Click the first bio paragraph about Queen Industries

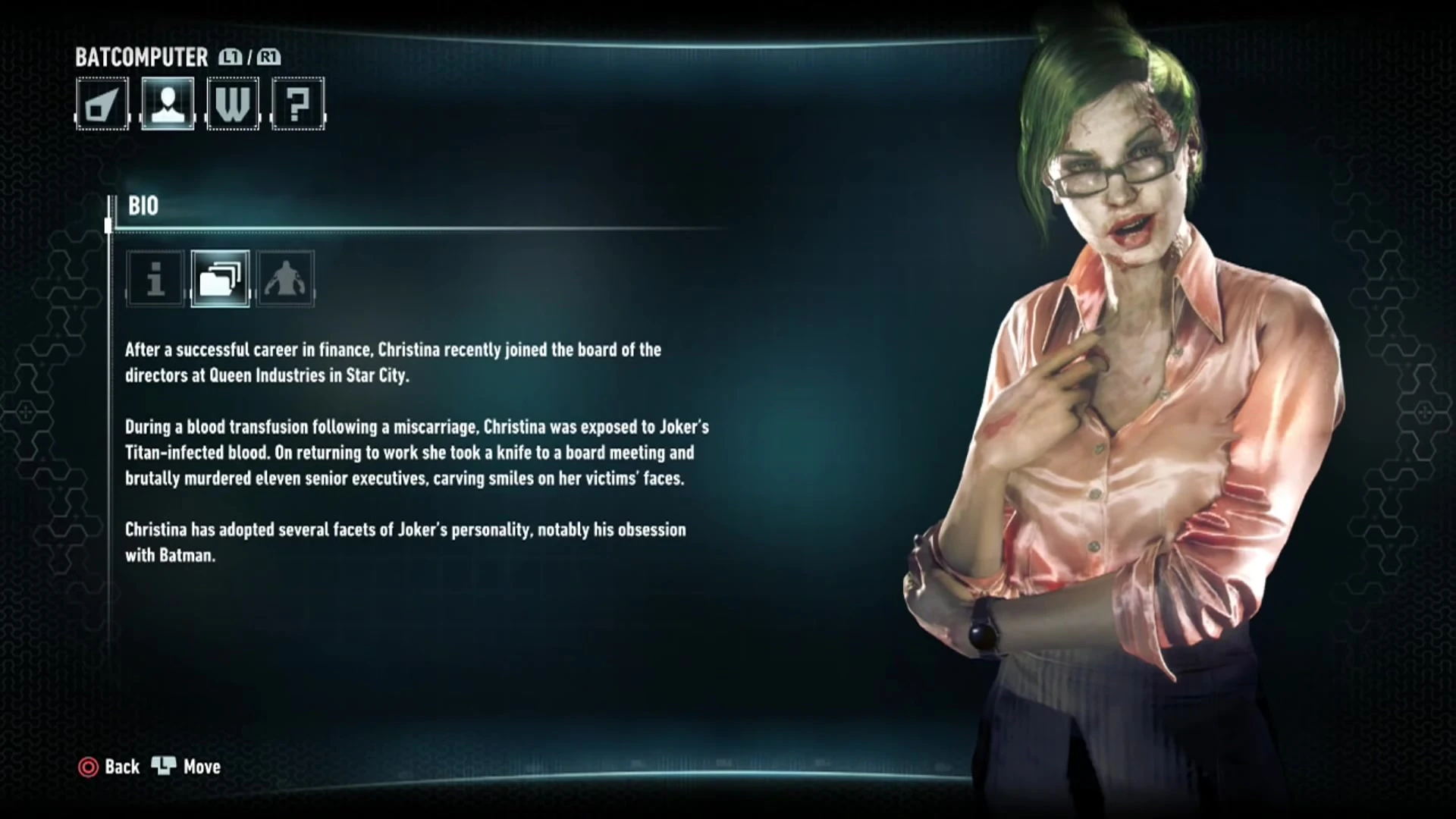(x=393, y=362)
